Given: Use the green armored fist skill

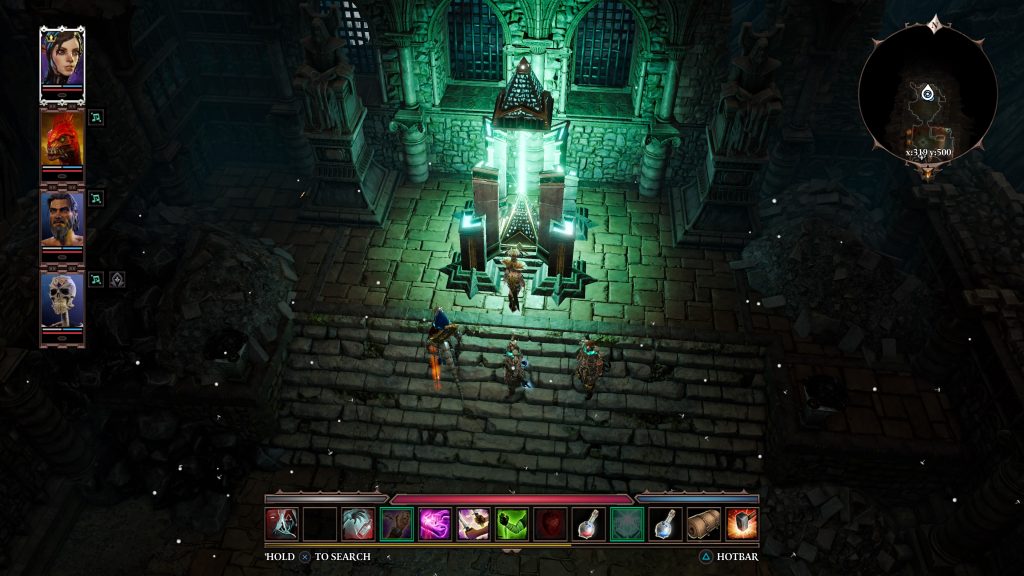Looking at the screenshot, I should [x=512, y=524].
